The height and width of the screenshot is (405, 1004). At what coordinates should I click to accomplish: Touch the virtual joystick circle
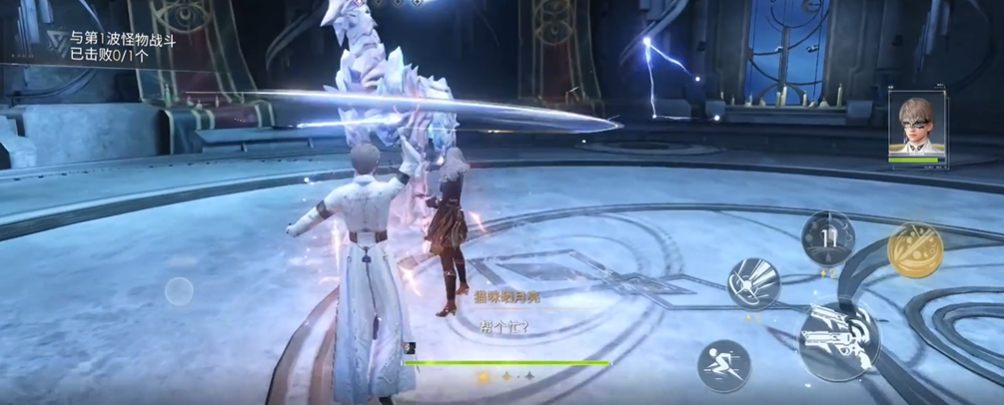179,291
